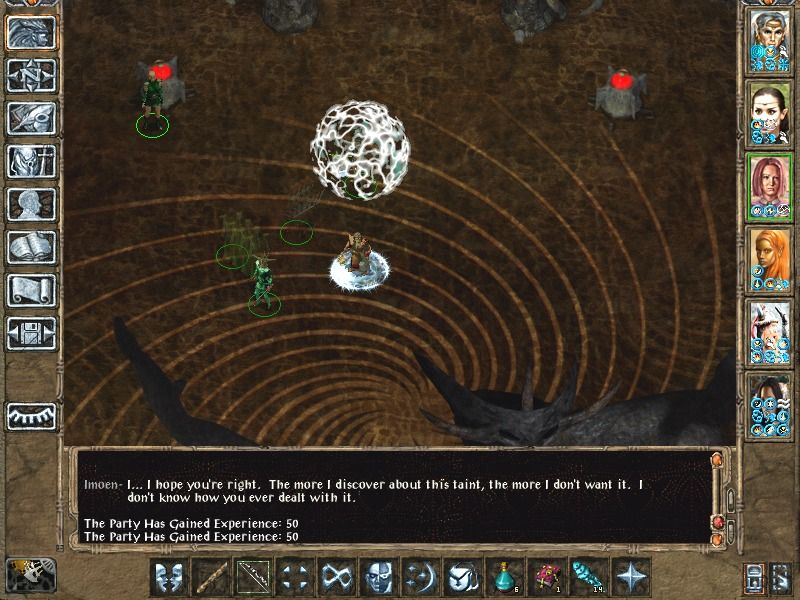Open special abilities with the four-pointed star button
800x600 pixels.
(630, 577)
